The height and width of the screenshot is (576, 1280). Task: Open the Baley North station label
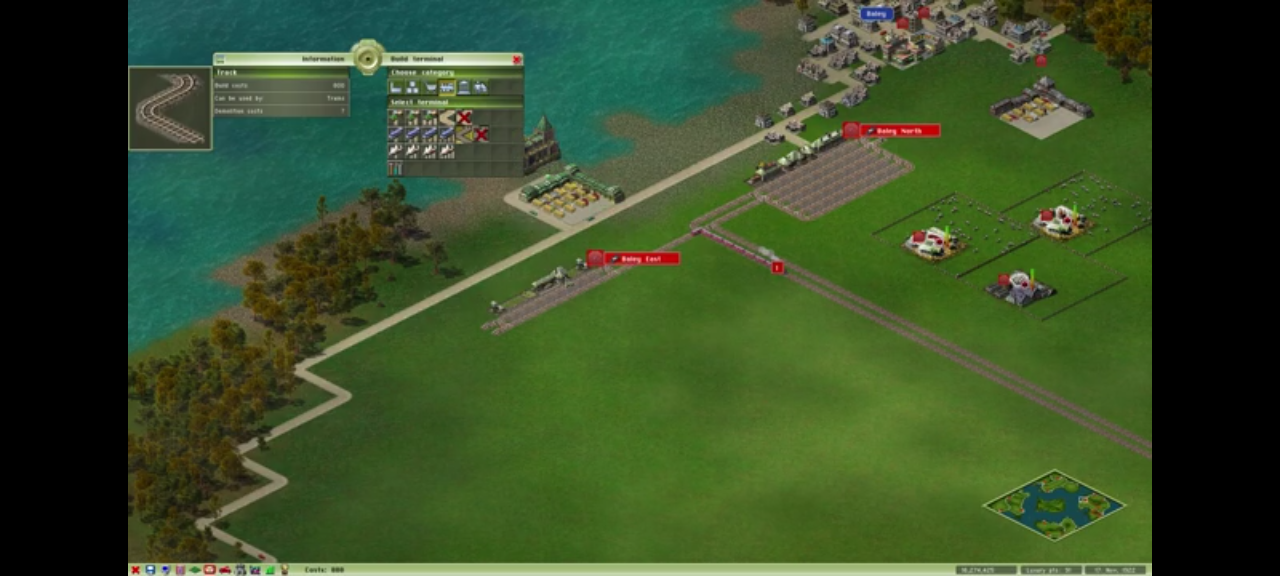point(899,131)
